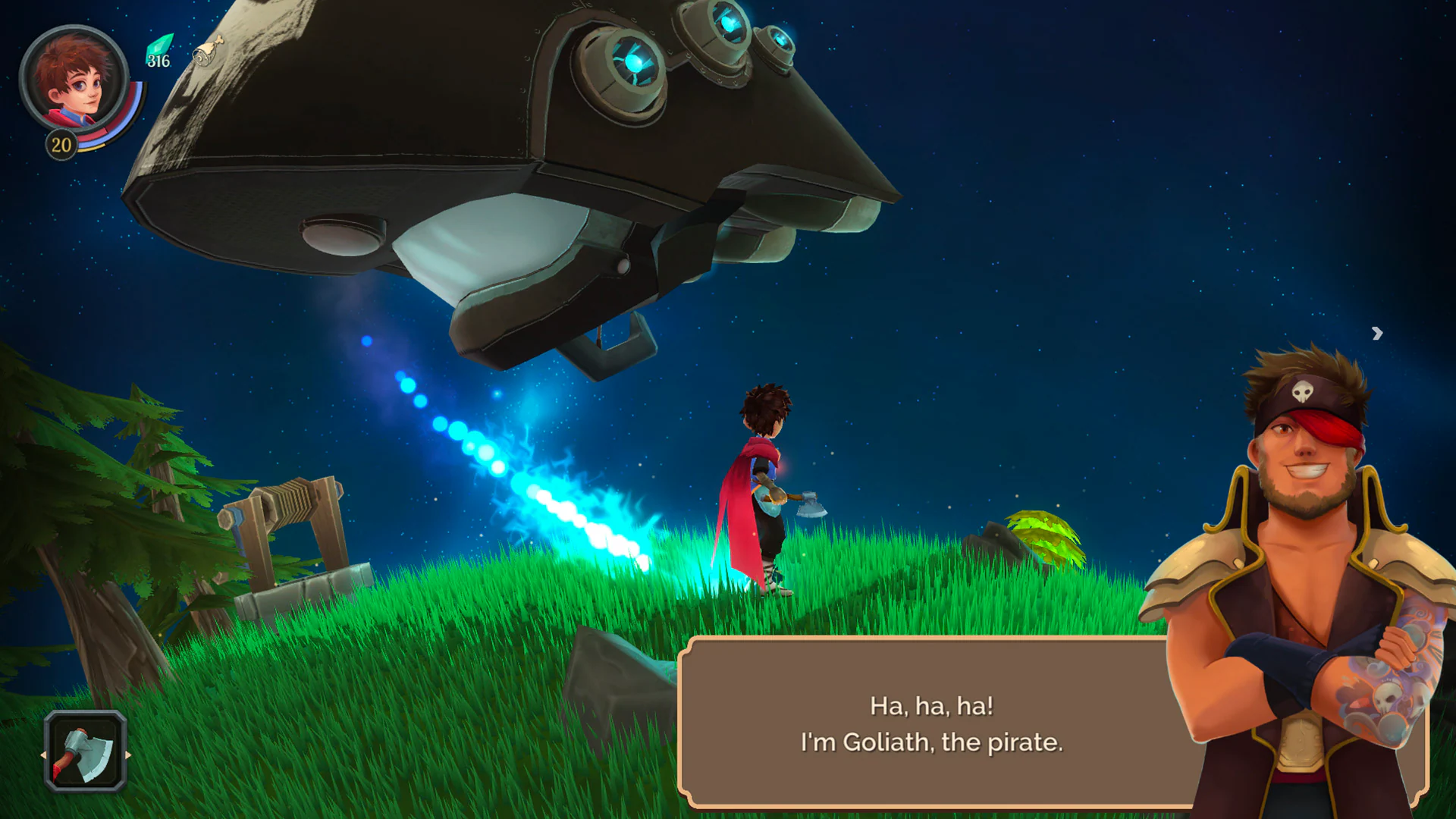Select the equipped axe weapon slot

tap(83, 751)
